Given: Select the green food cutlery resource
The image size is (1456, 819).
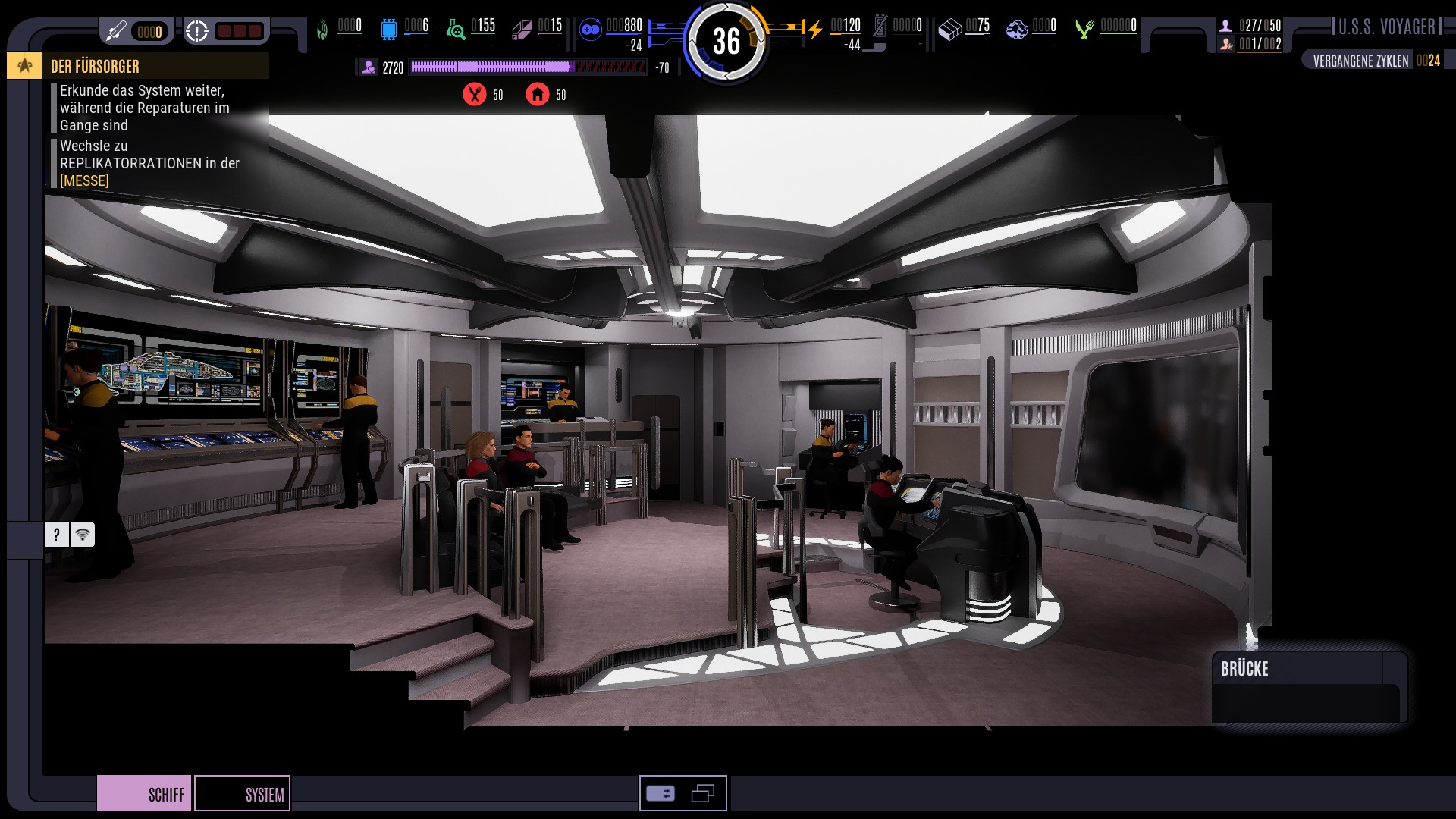Looking at the screenshot, I should (1084, 30).
